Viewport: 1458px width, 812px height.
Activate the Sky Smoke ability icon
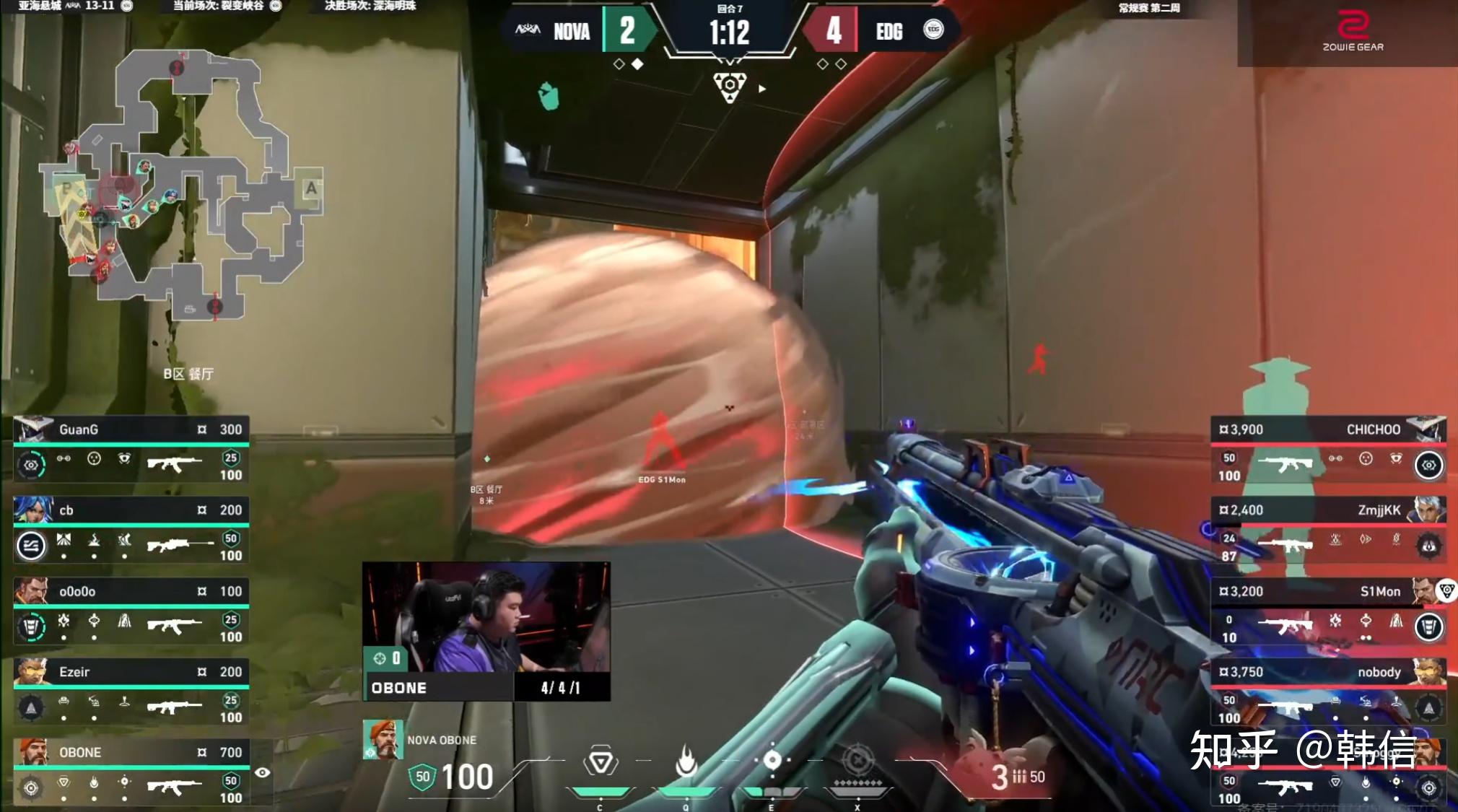tap(772, 761)
